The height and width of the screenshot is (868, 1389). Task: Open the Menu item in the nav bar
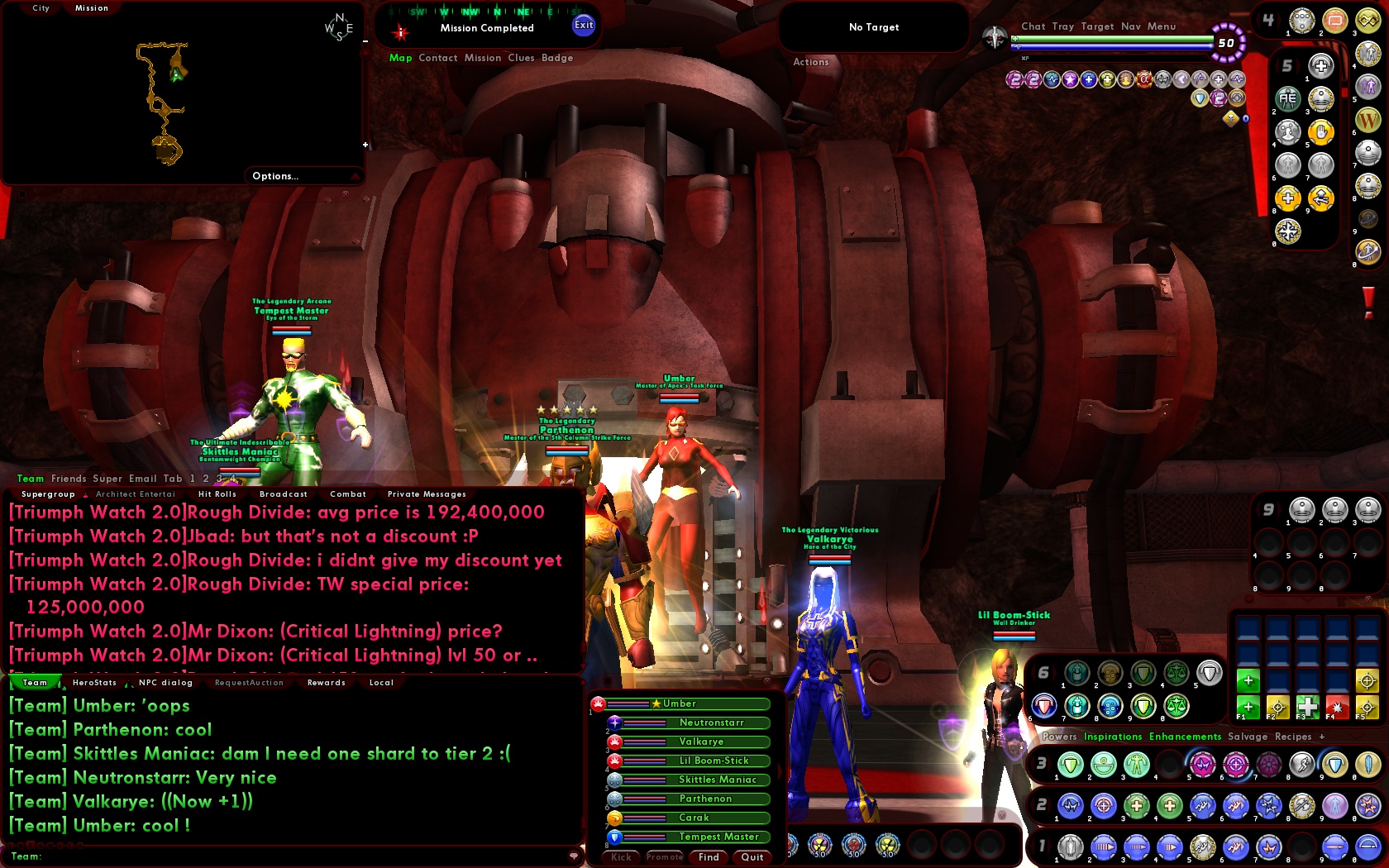tap(1162, 26)
